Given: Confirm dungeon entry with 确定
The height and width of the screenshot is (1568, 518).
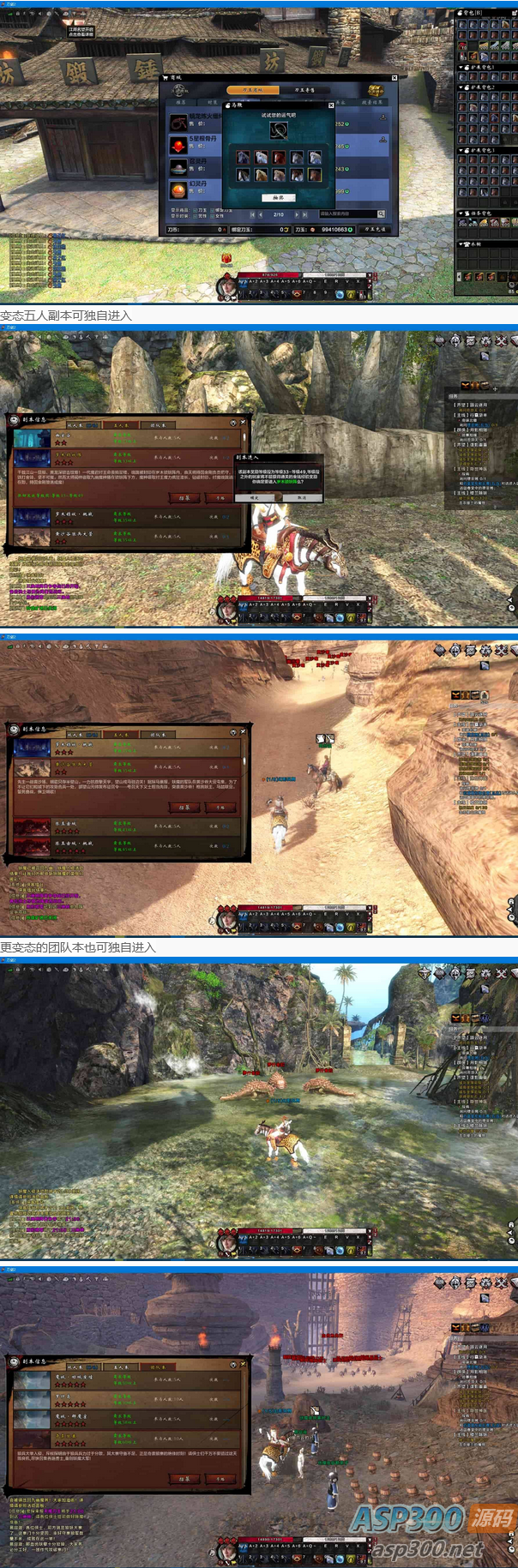Looking at the screenshot, I should pos(254,497).
